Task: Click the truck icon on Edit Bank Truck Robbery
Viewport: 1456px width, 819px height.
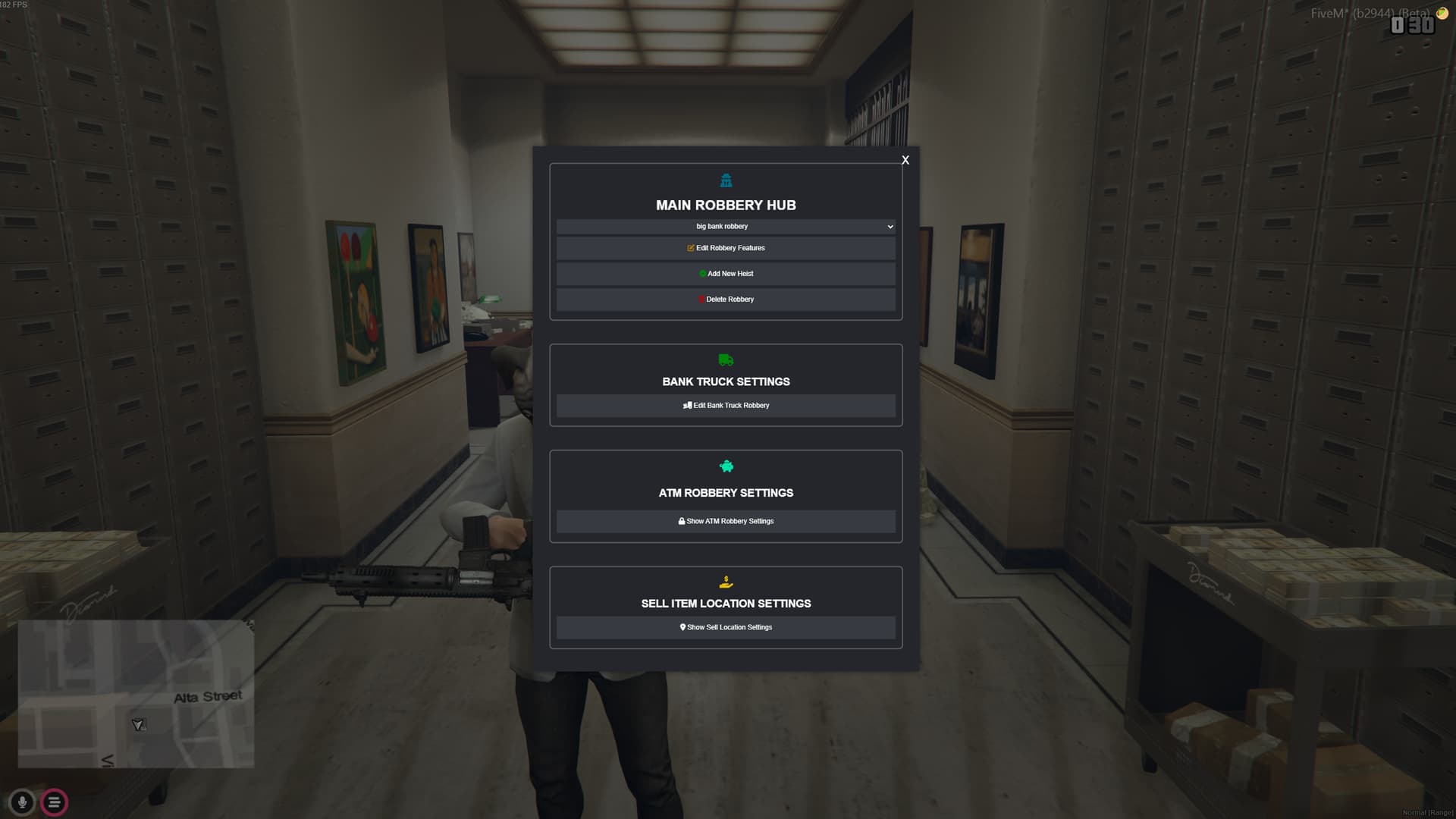Action: (687, 406)
